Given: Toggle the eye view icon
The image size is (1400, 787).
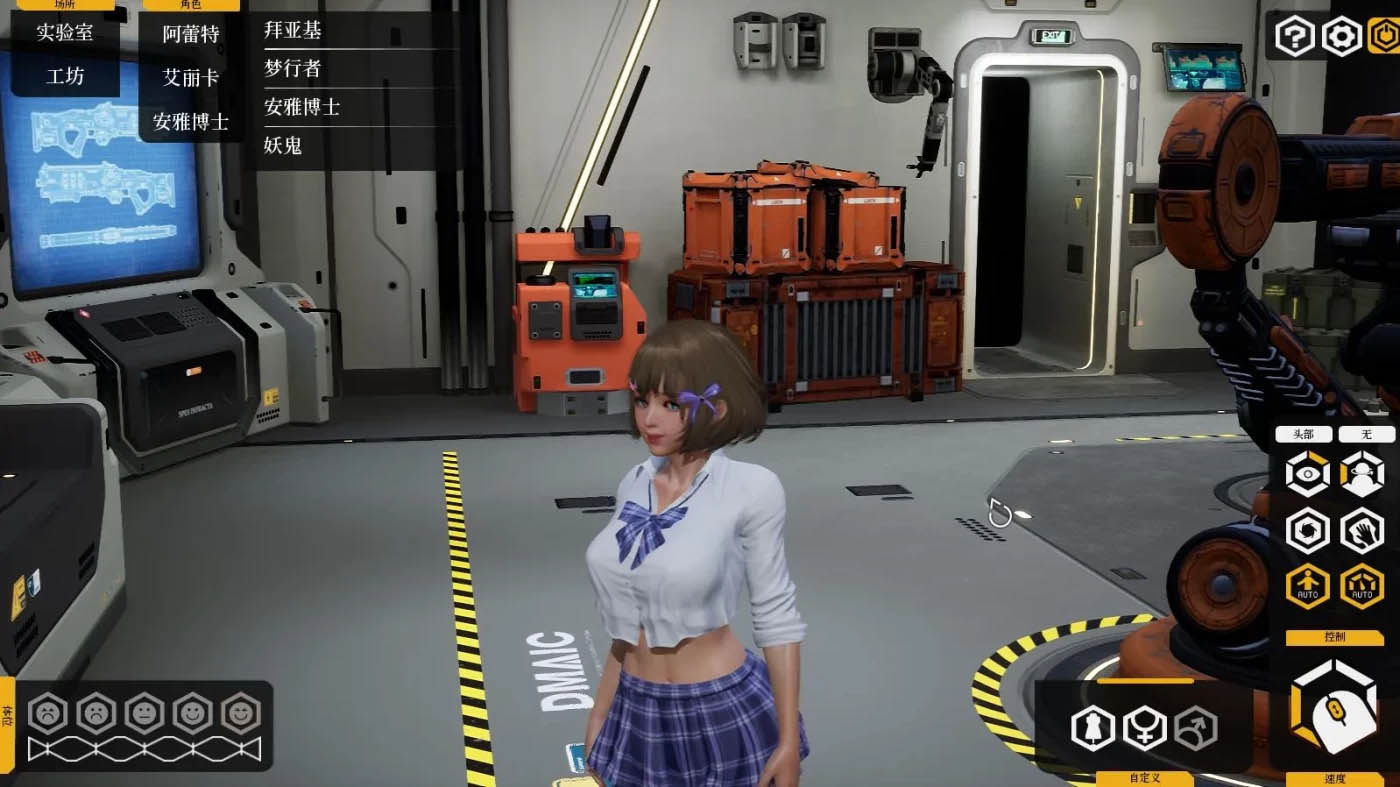Looking at the screenshot, I should pyautogui.click(x=1307, y=473).
